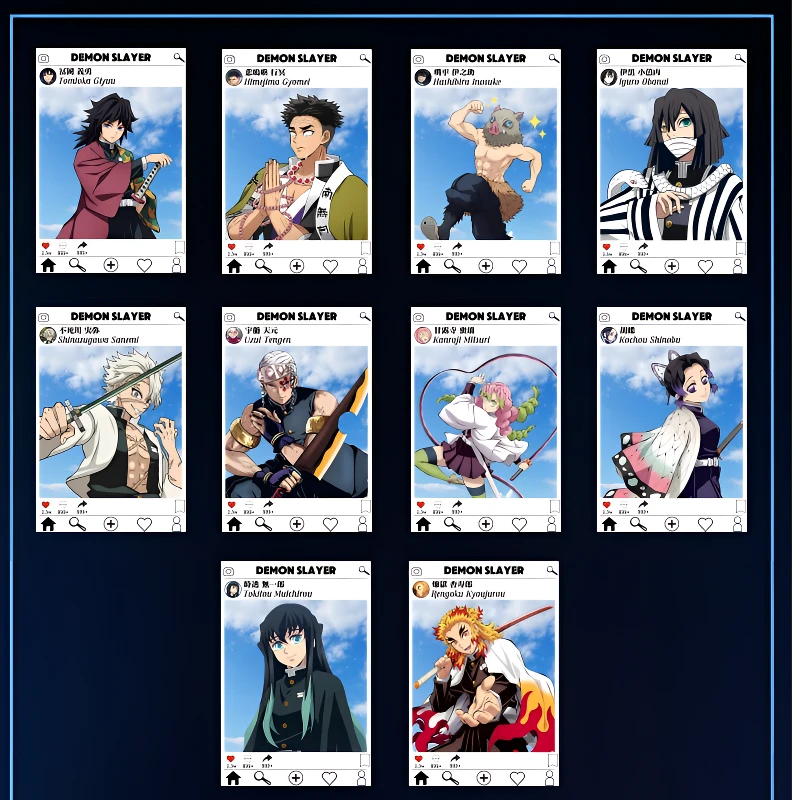
Task: Select the Tomioka Giyuu card
Action: coord(110,160)
